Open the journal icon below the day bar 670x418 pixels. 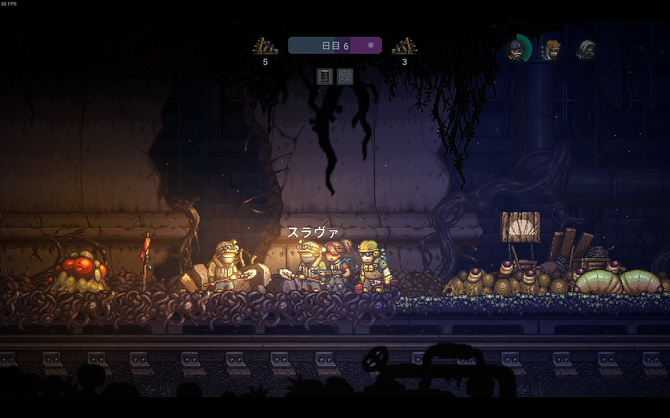coord(324,75)
